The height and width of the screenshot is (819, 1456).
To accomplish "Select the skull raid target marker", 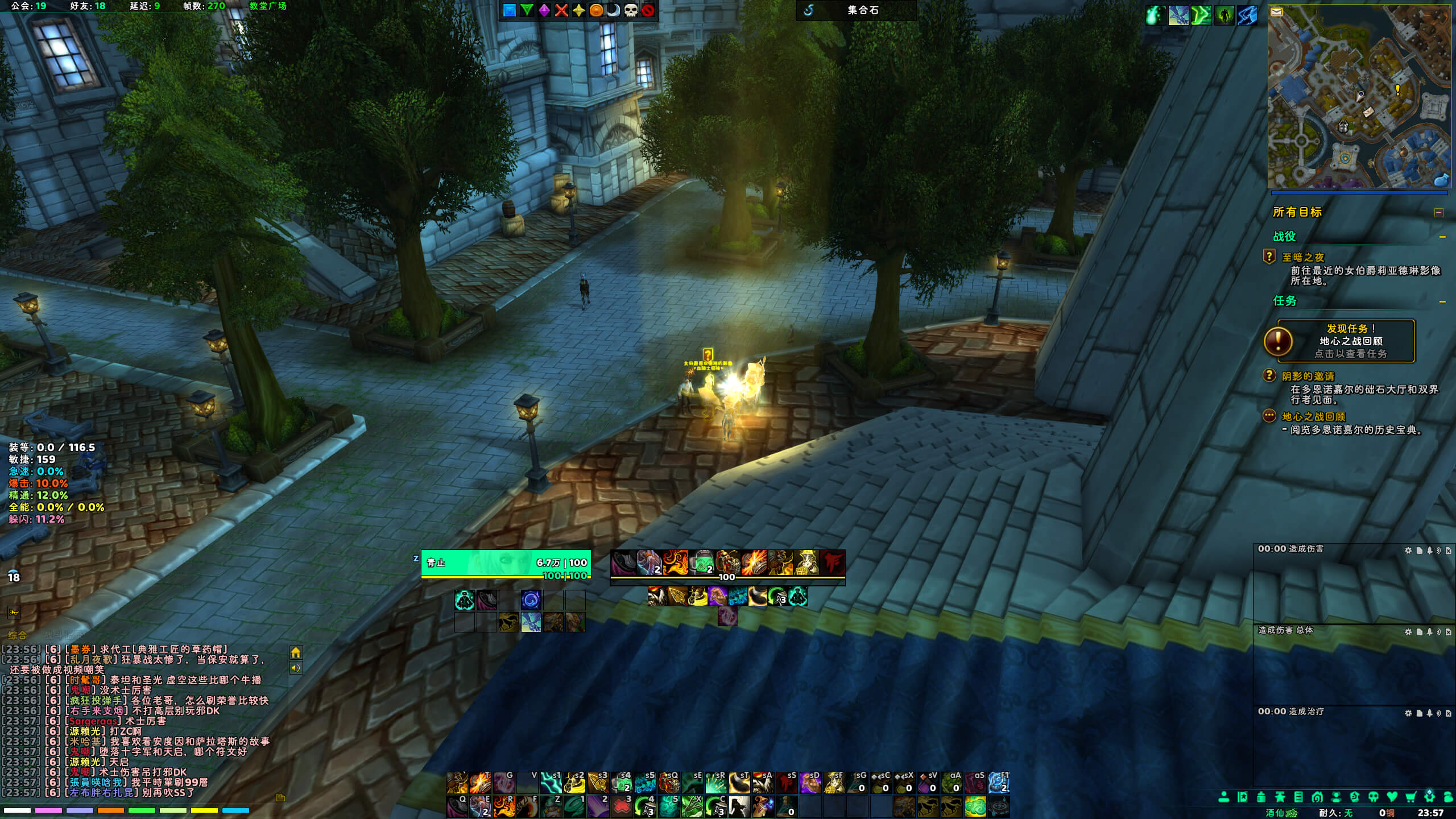I will [631, 10].
